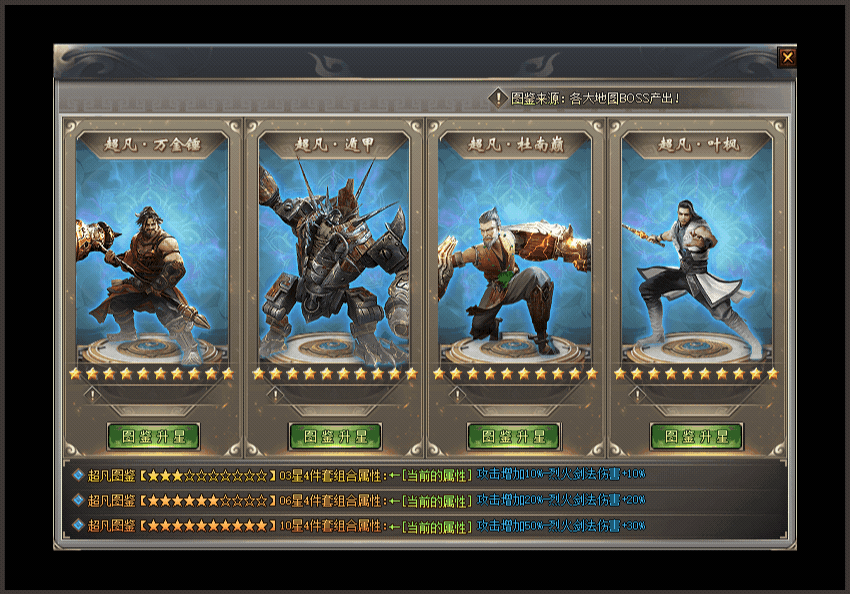Show the exclamation info under 超凡·遁甲
This screenshot has height=594, width=850.
coord(274,395)
